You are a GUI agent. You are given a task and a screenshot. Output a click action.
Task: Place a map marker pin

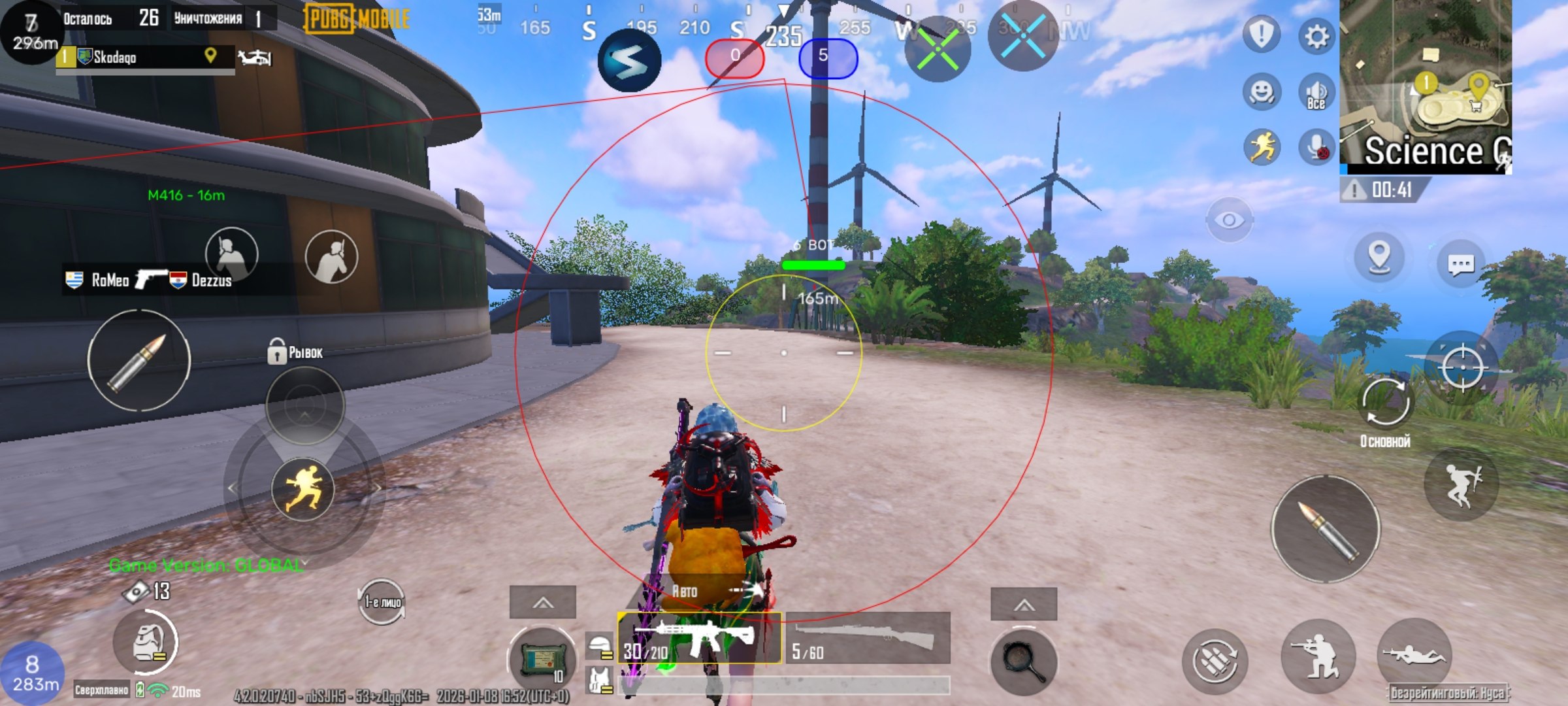[x=1379, y=256]
